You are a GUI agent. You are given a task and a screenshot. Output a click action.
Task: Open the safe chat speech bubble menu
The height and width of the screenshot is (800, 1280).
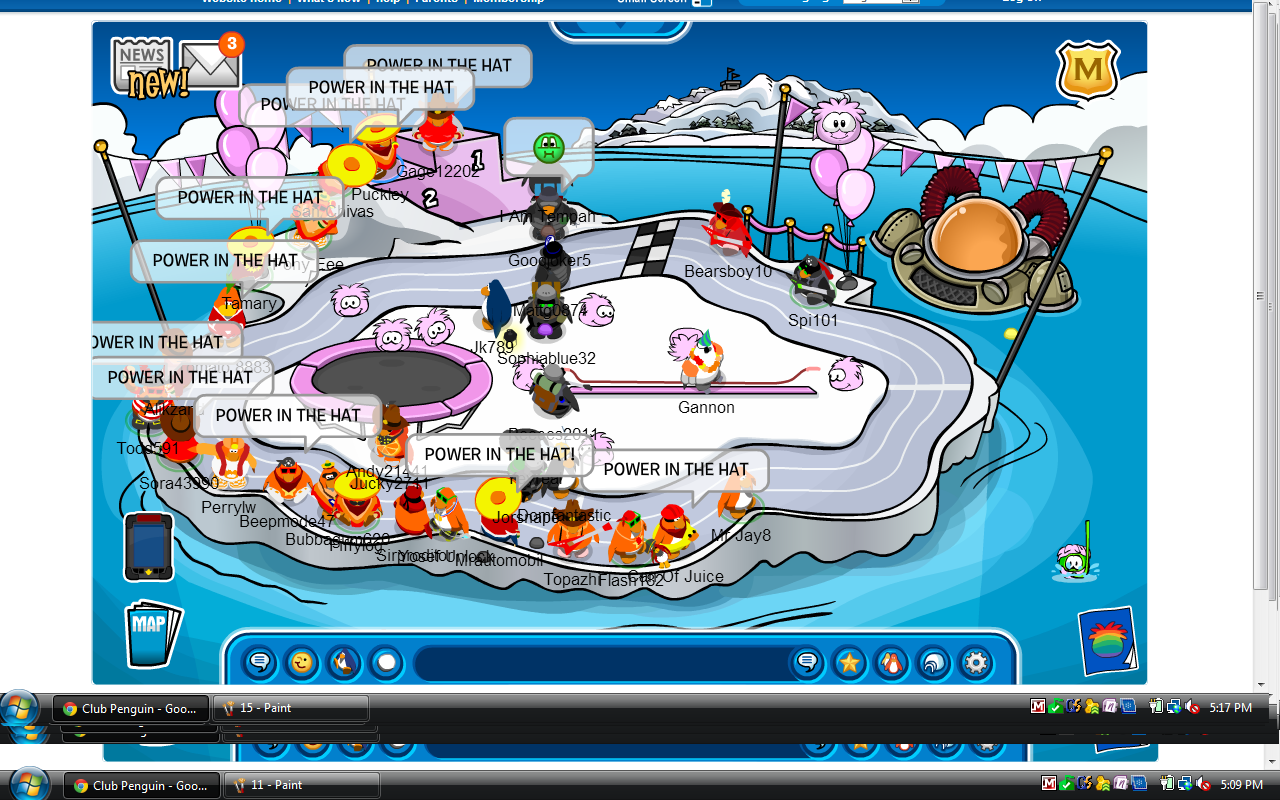click(260, 662)
